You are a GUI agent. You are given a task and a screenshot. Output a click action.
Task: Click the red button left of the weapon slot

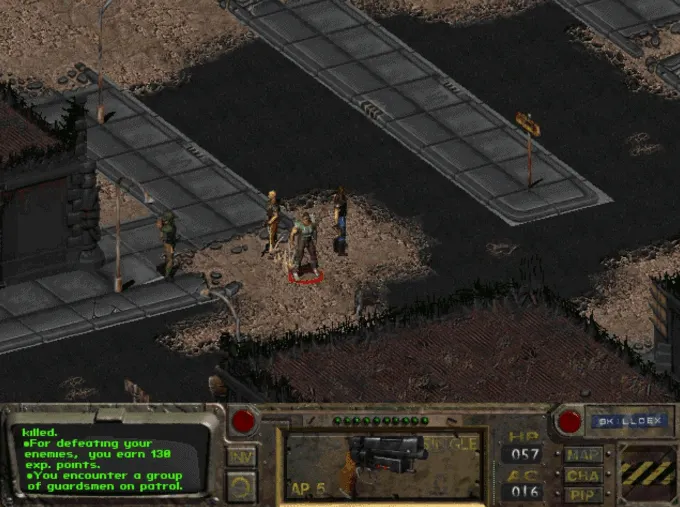[x=243, y=422]
